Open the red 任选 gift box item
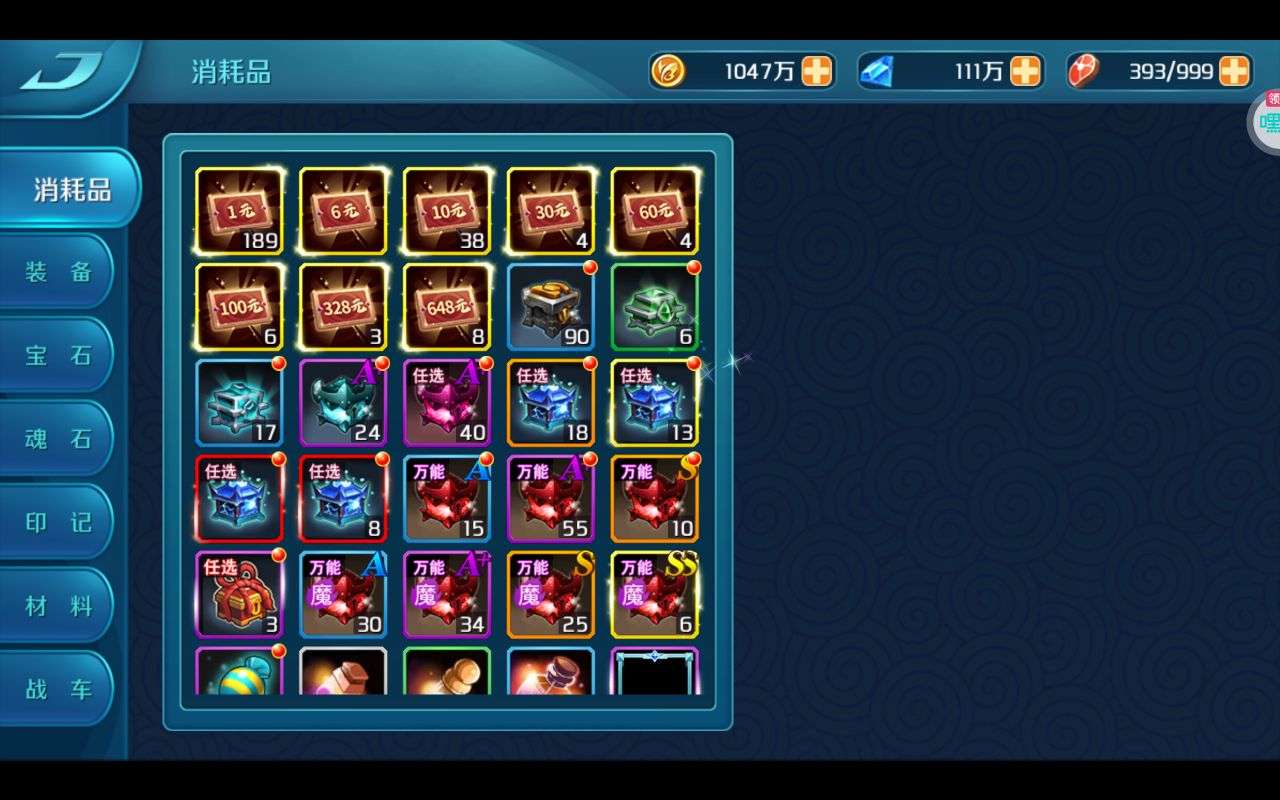 (x=239, y=595)
